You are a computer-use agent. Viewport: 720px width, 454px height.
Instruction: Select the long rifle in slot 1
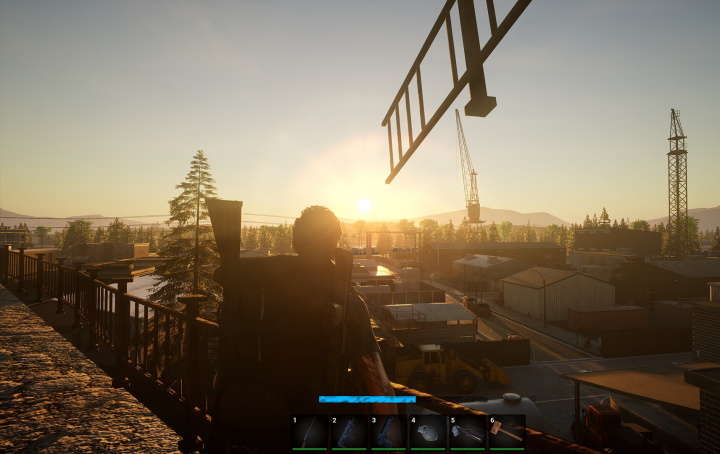[x=310, y=432]
